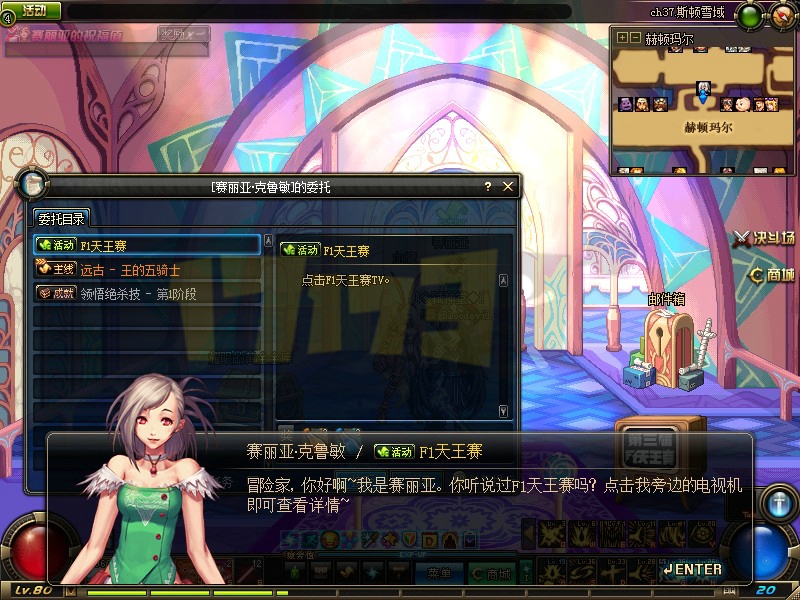Choose the 远古 - 王的五骑士 main quest
Screen dimensions: 800x600
click(x=147, y=269)
